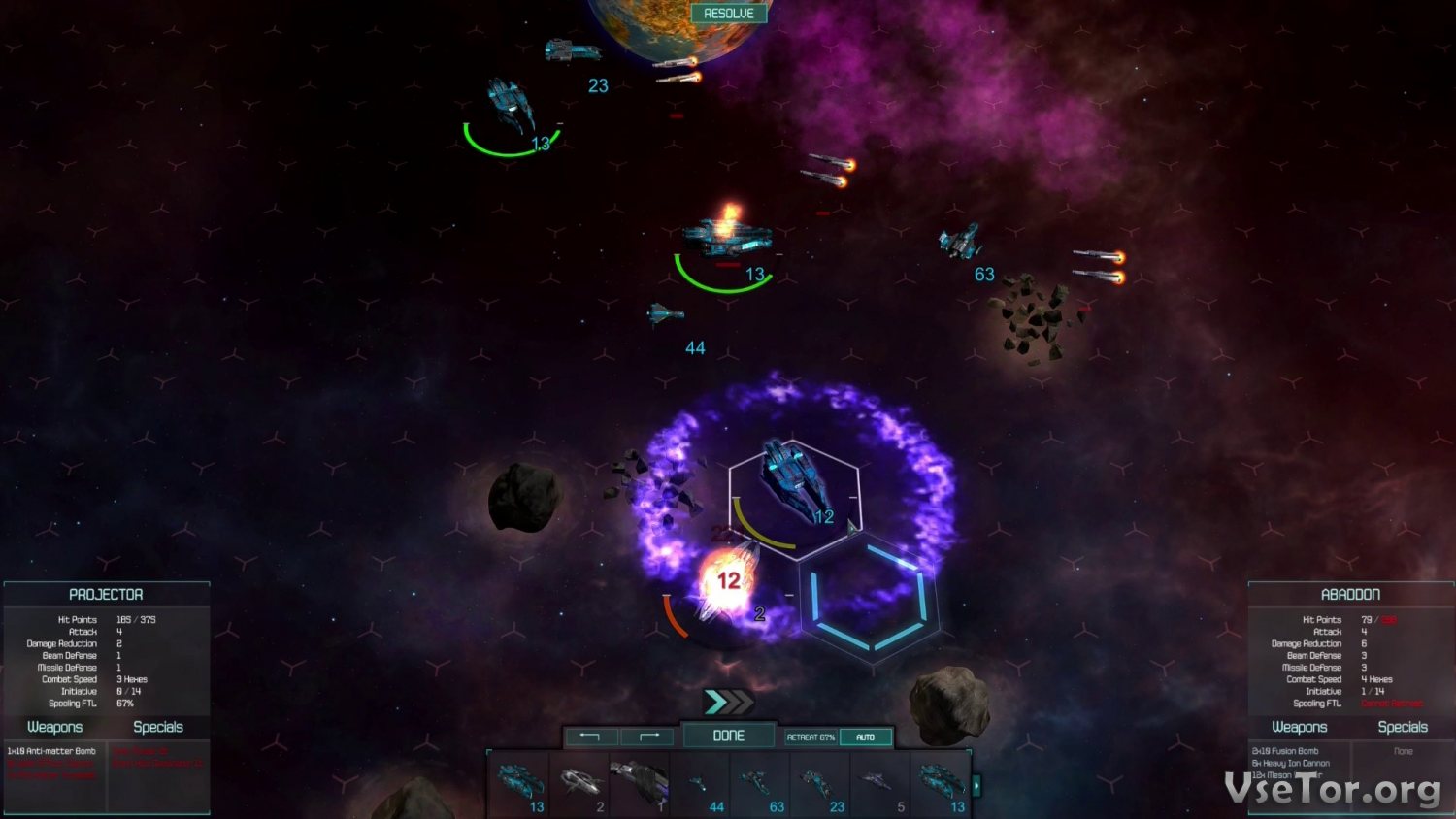Rotate ship with the left-turn arrow button
The width and height of the screenshot is (1456, 819).
[x=590, y=737]
